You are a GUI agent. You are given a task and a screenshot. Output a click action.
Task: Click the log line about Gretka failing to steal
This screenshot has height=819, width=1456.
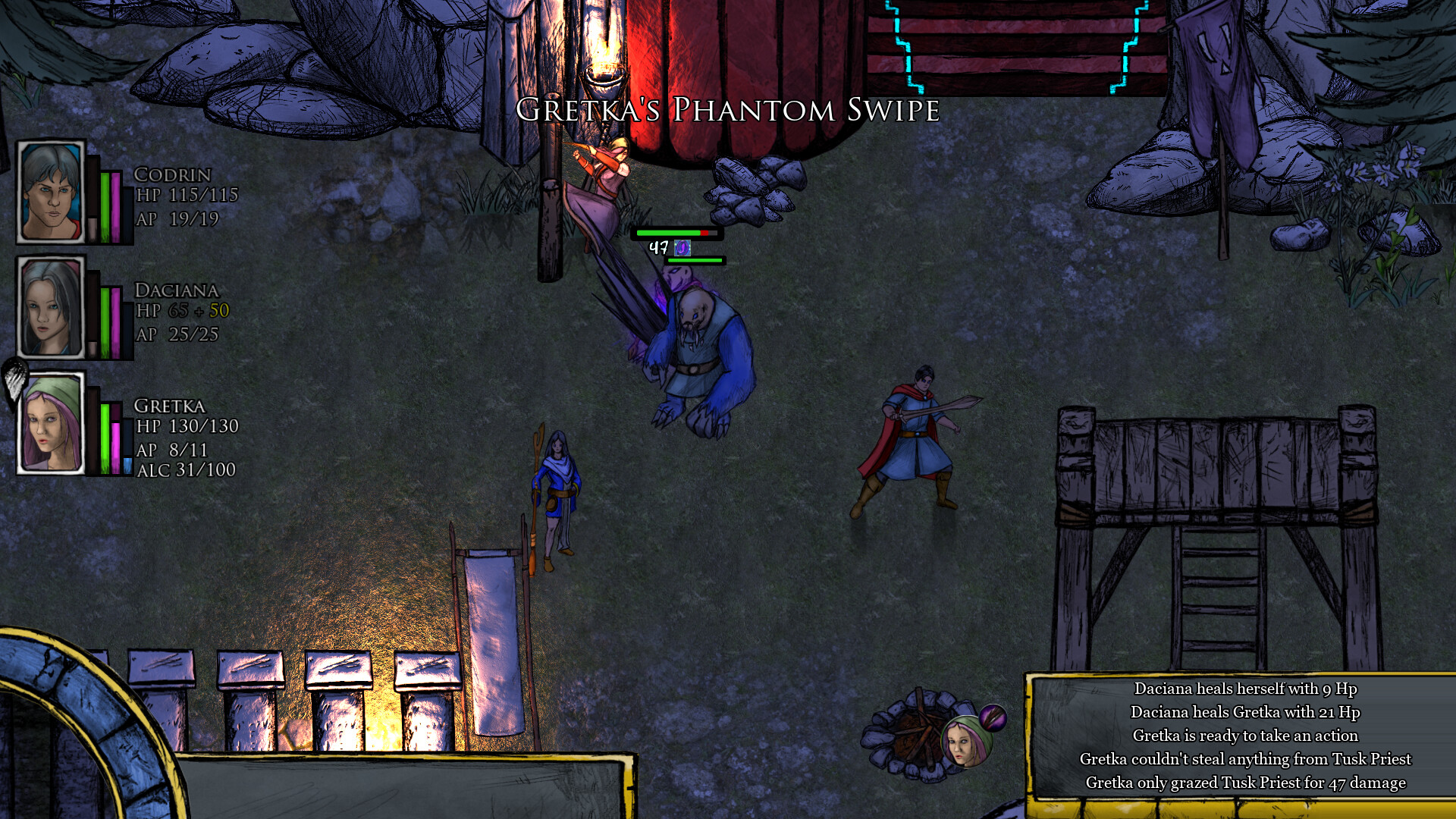(x=1247, y=758)
